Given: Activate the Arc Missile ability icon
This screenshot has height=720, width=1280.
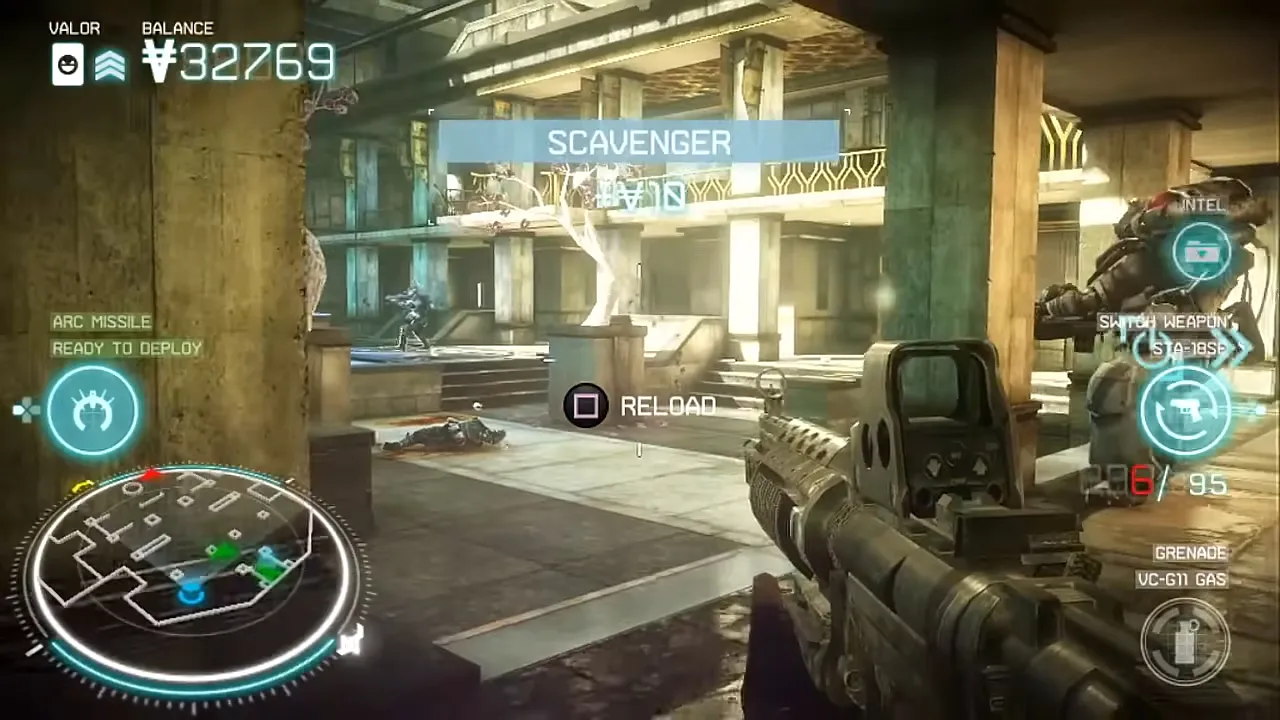Looking at the screenshot, I should tap(93, 410).
